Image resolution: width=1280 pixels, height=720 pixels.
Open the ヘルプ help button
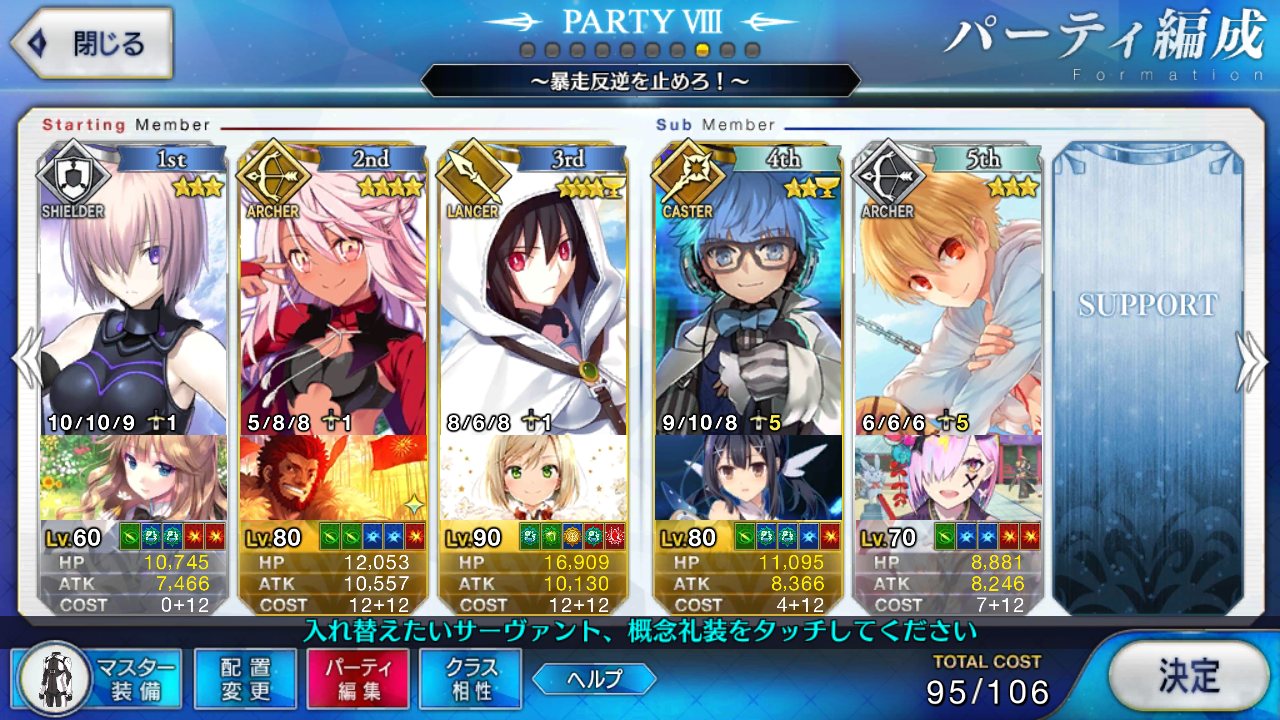point(594,679)
